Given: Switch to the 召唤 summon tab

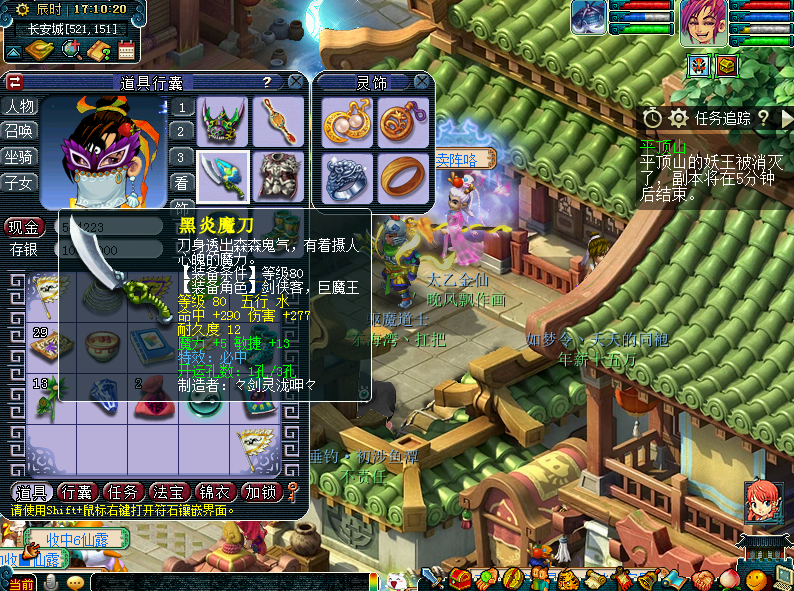Looking at the screenshot, I should pyautogui.click(x=20, y=132).
